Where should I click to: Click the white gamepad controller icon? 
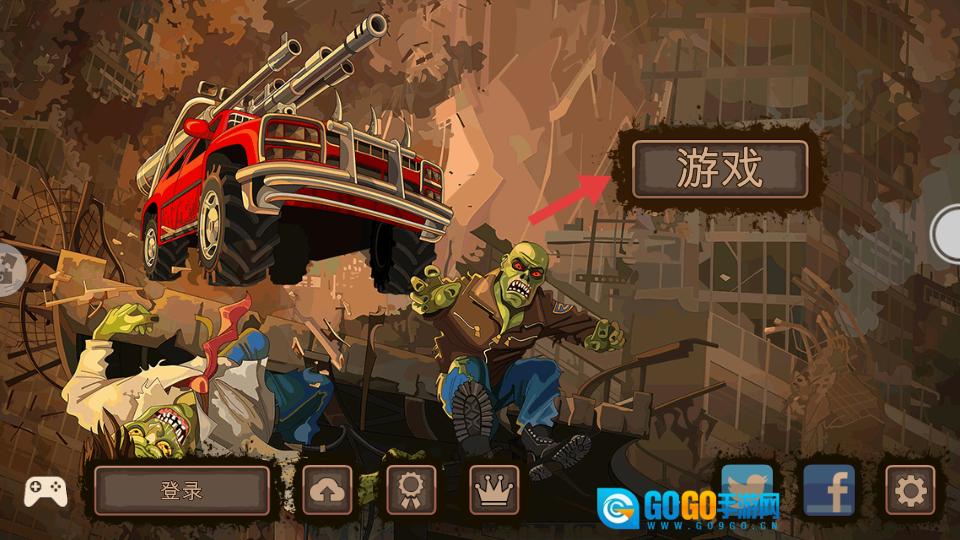coord(46,490)
